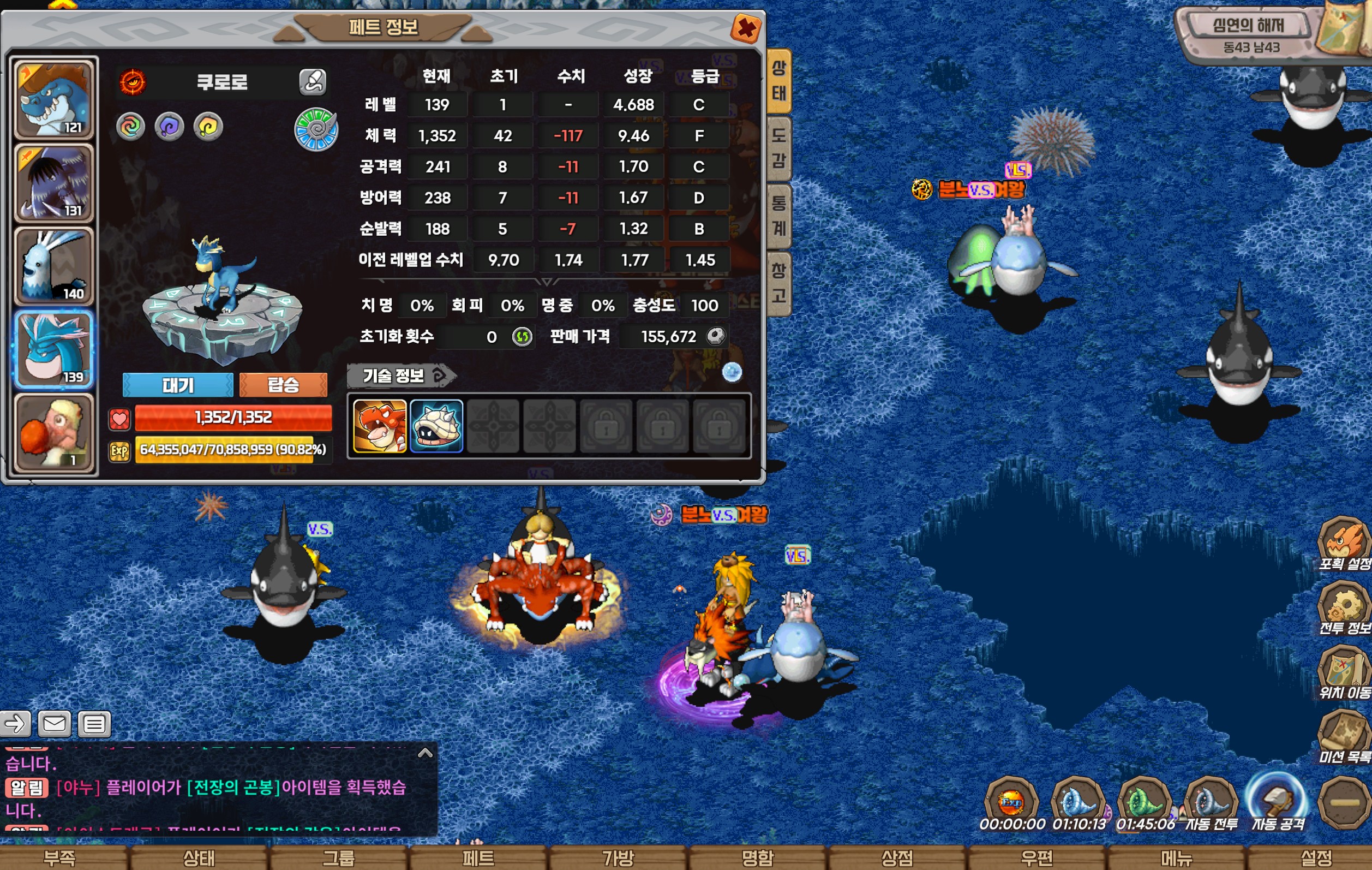Switch to the 도감 side tab

(x=779, y=148)
